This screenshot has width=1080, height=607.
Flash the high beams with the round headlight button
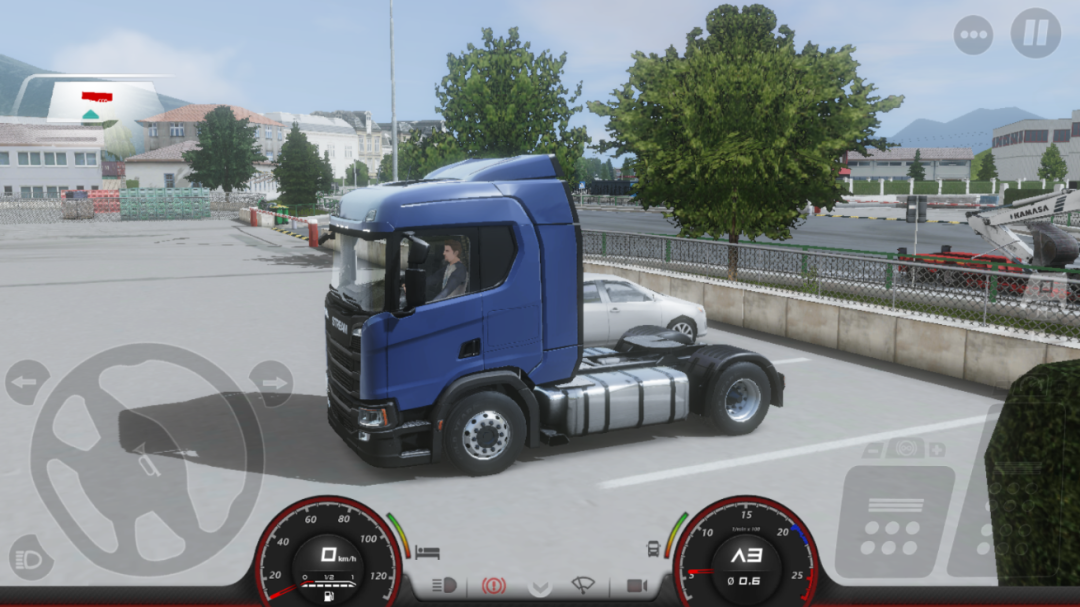click(x=30, y=558)
